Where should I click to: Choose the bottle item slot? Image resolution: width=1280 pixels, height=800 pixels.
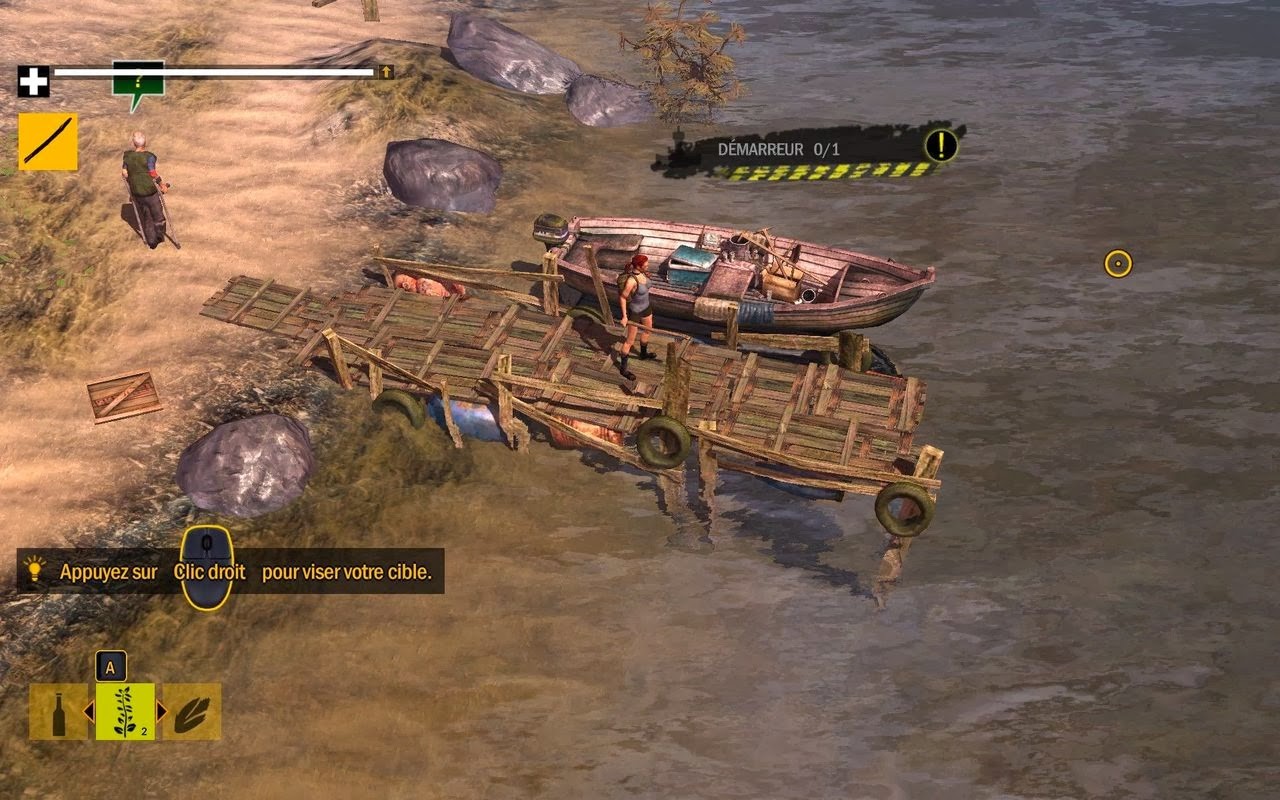pos(58,712)
